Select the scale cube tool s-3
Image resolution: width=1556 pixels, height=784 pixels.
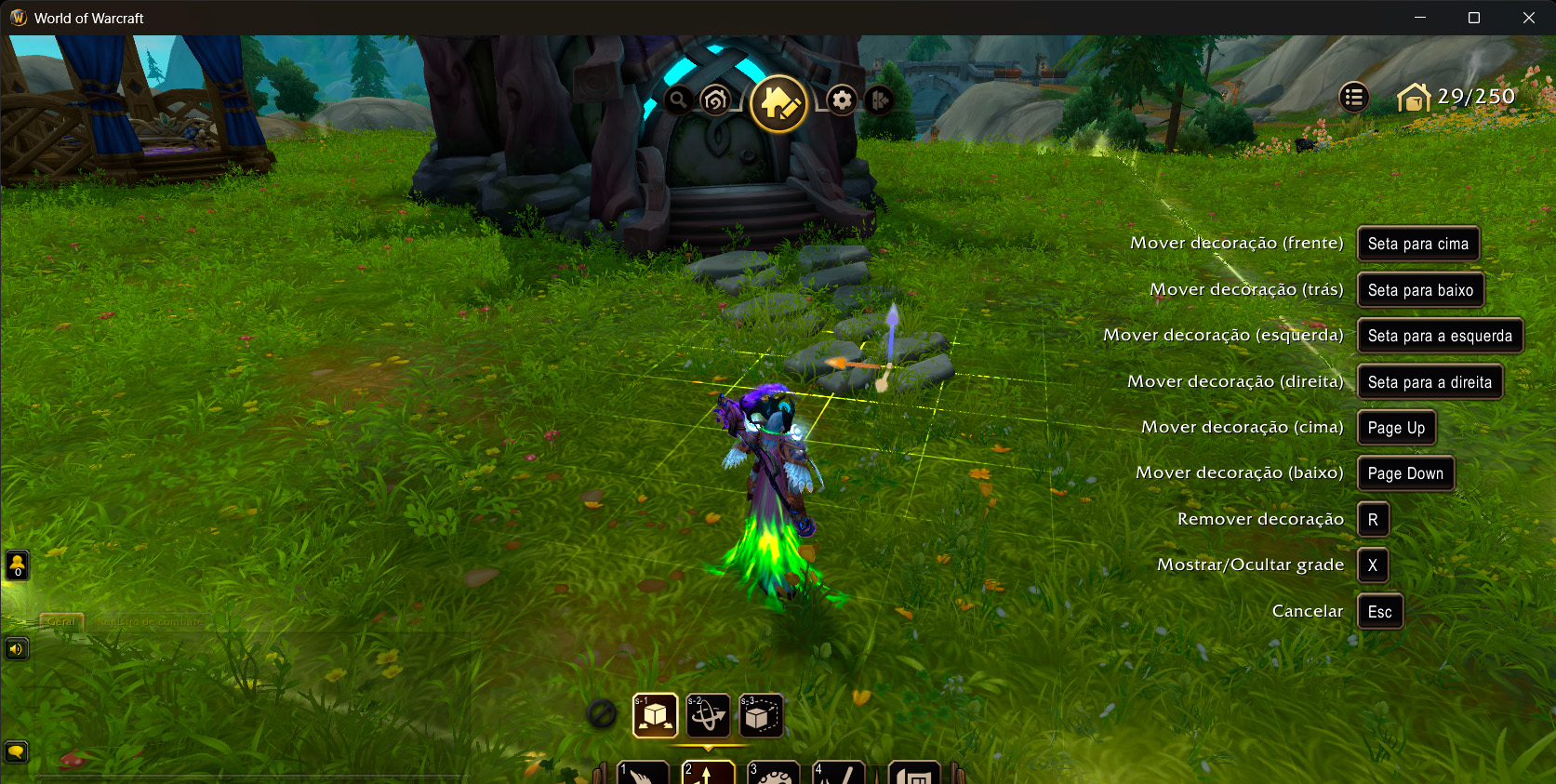pos(761,715)
